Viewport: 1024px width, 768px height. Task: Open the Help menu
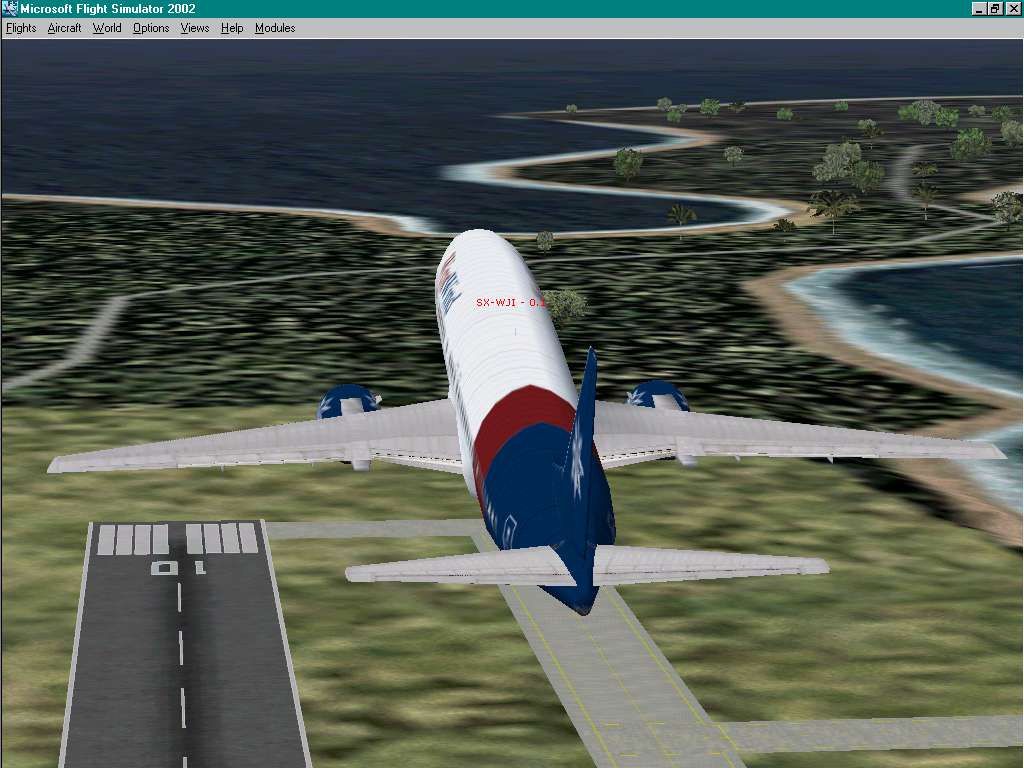click(232, 28)
